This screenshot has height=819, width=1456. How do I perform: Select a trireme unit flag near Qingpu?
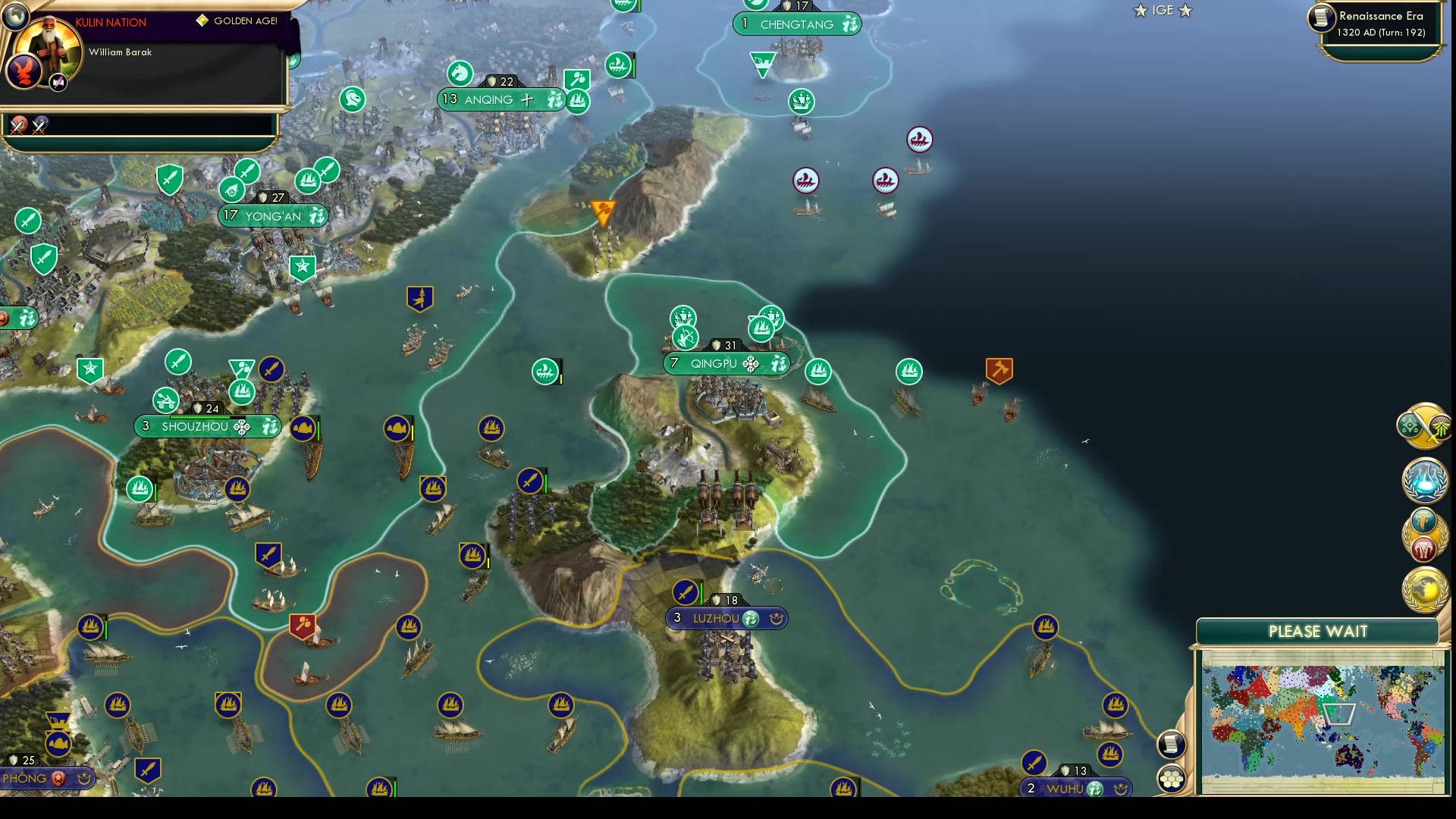tap(817, 372)
